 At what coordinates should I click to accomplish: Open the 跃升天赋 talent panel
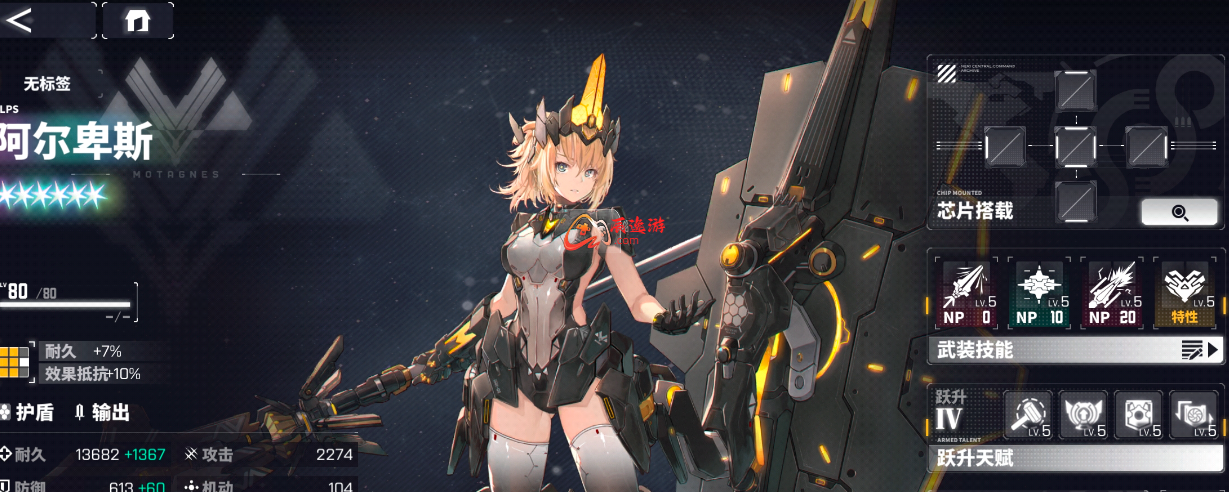click(1074, 458)
